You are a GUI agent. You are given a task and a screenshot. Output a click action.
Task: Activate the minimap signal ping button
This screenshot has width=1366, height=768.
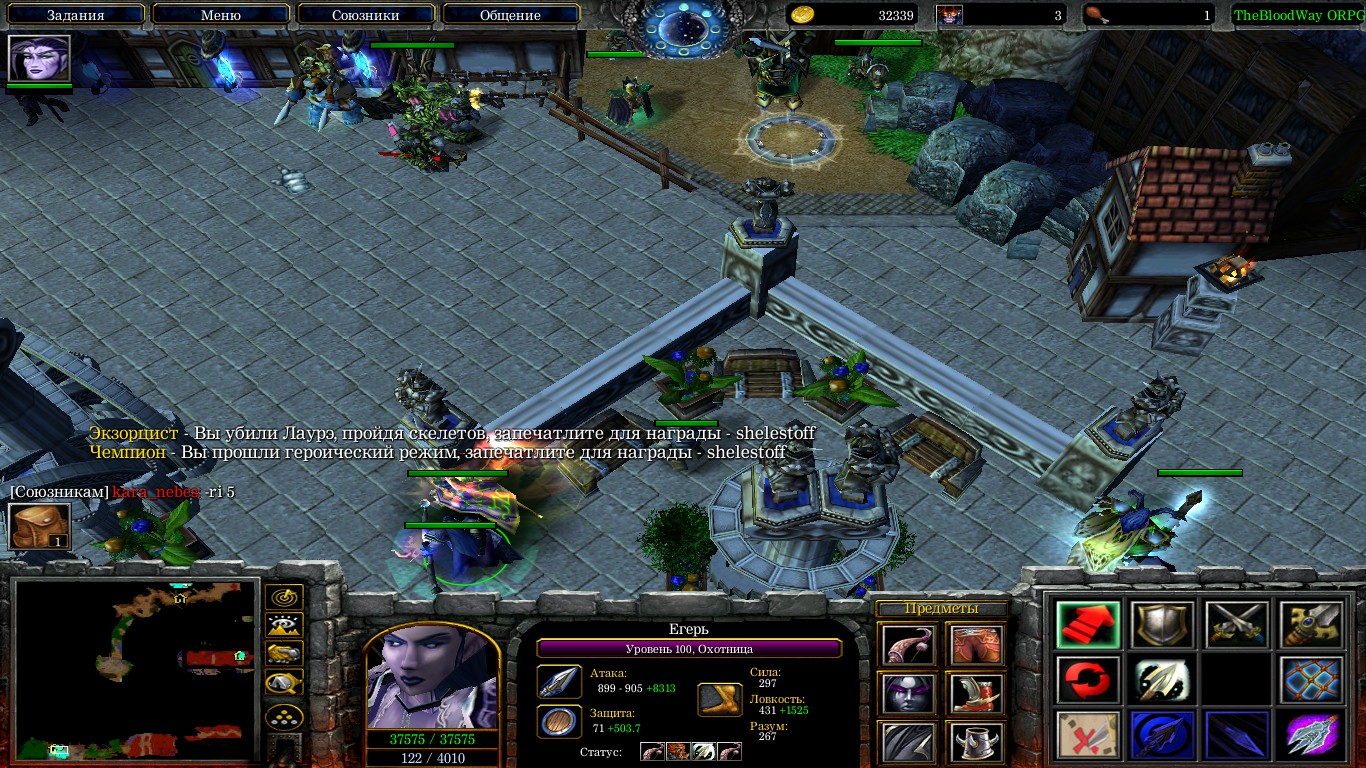(284, 598)
